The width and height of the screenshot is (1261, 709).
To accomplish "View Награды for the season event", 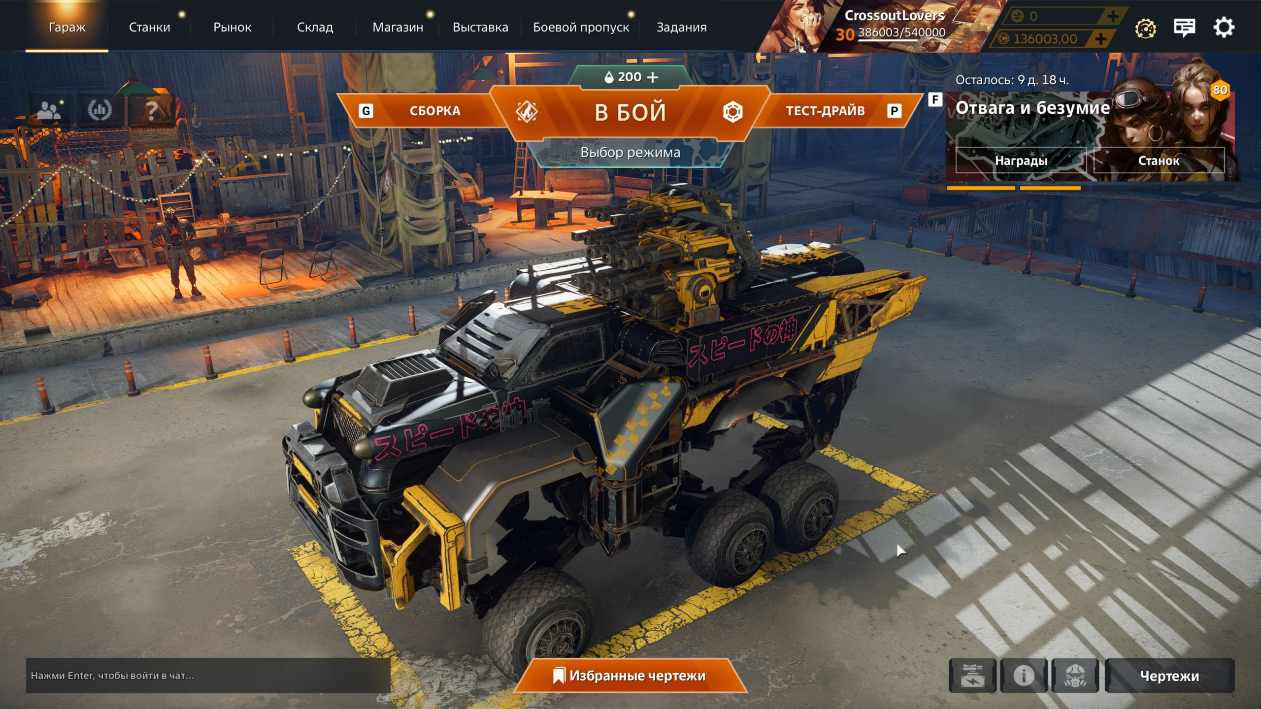I will pyautogui.click(x=1020, y=160).
